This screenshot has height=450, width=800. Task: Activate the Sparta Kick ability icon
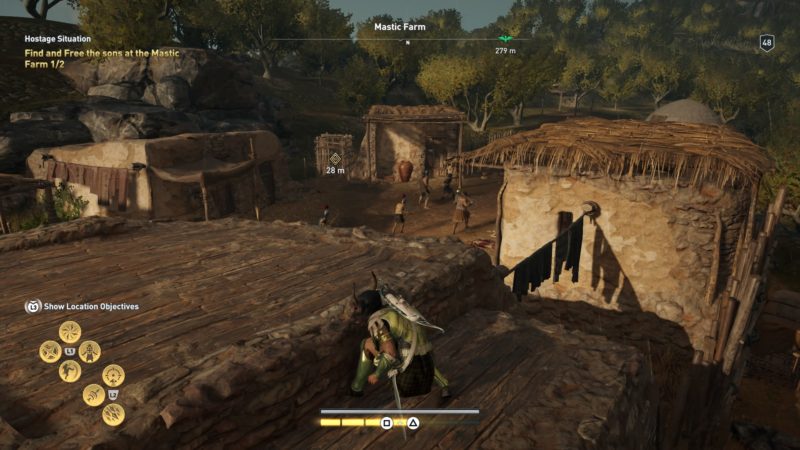70,371
